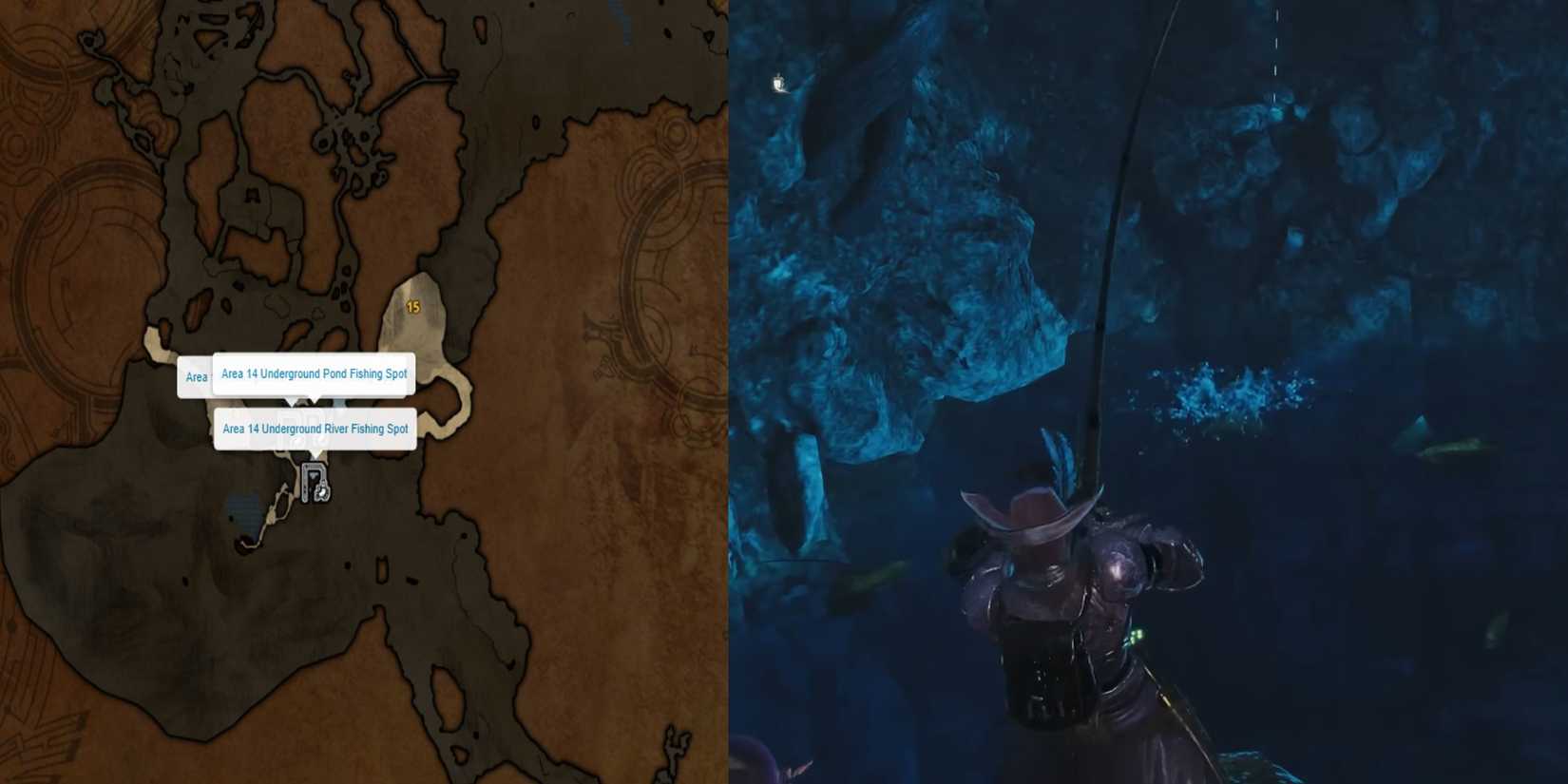
Task: Toggle the partially hidden Area tooltip on the left
Action: (197, 376)
